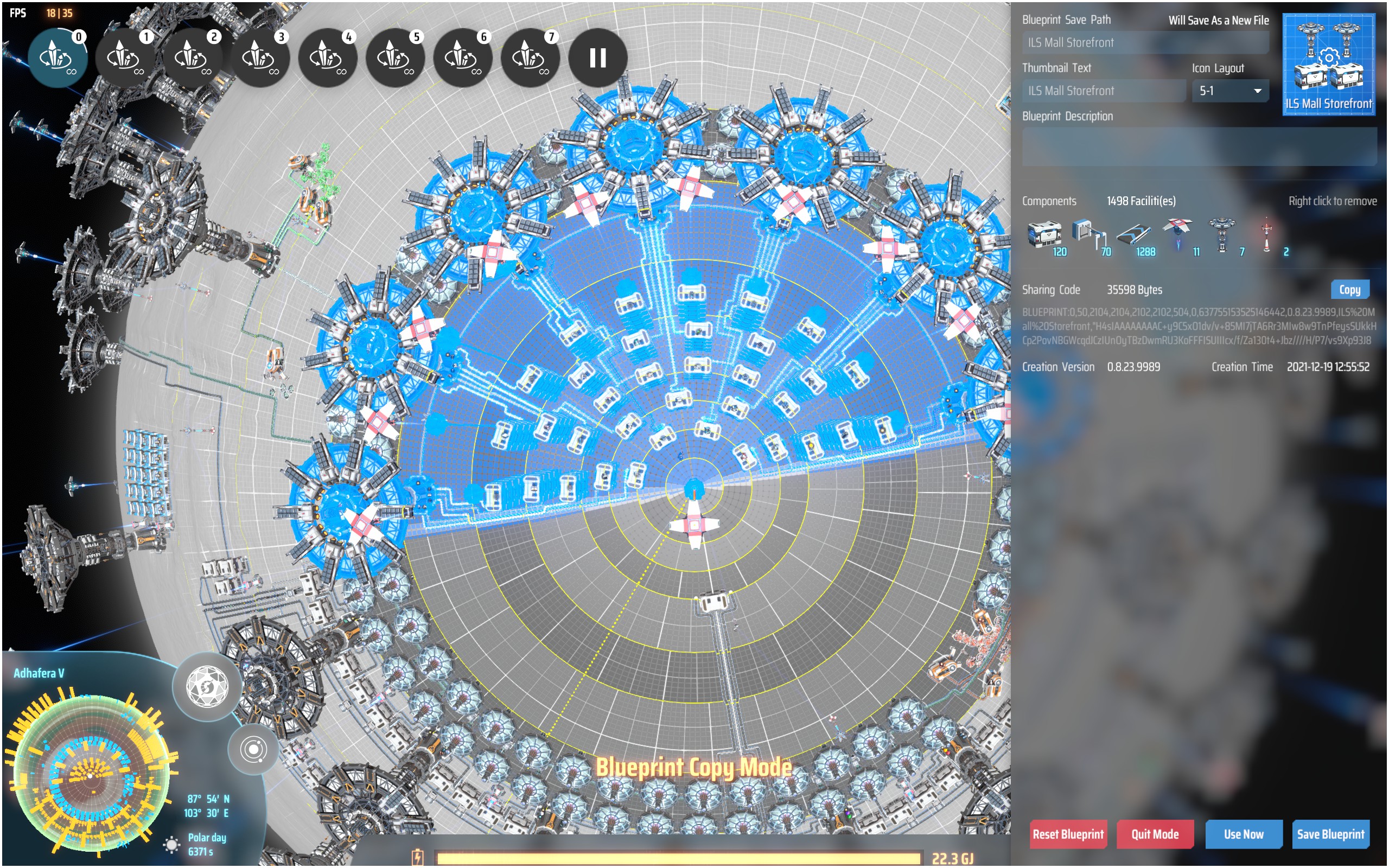Click the Reset Blueprint button
Viewport: 1389px width, 868px height.
[x=1068, y=834]
